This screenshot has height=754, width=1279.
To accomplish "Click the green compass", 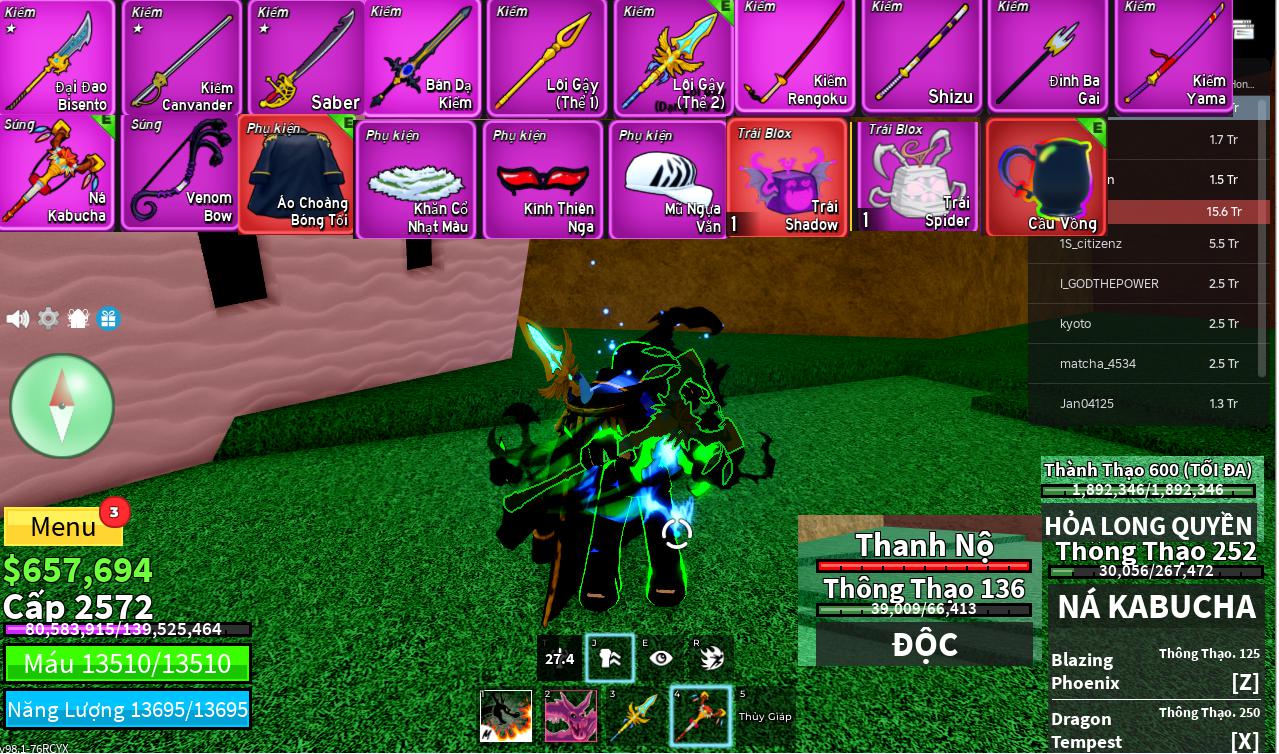I will point(62,406).
